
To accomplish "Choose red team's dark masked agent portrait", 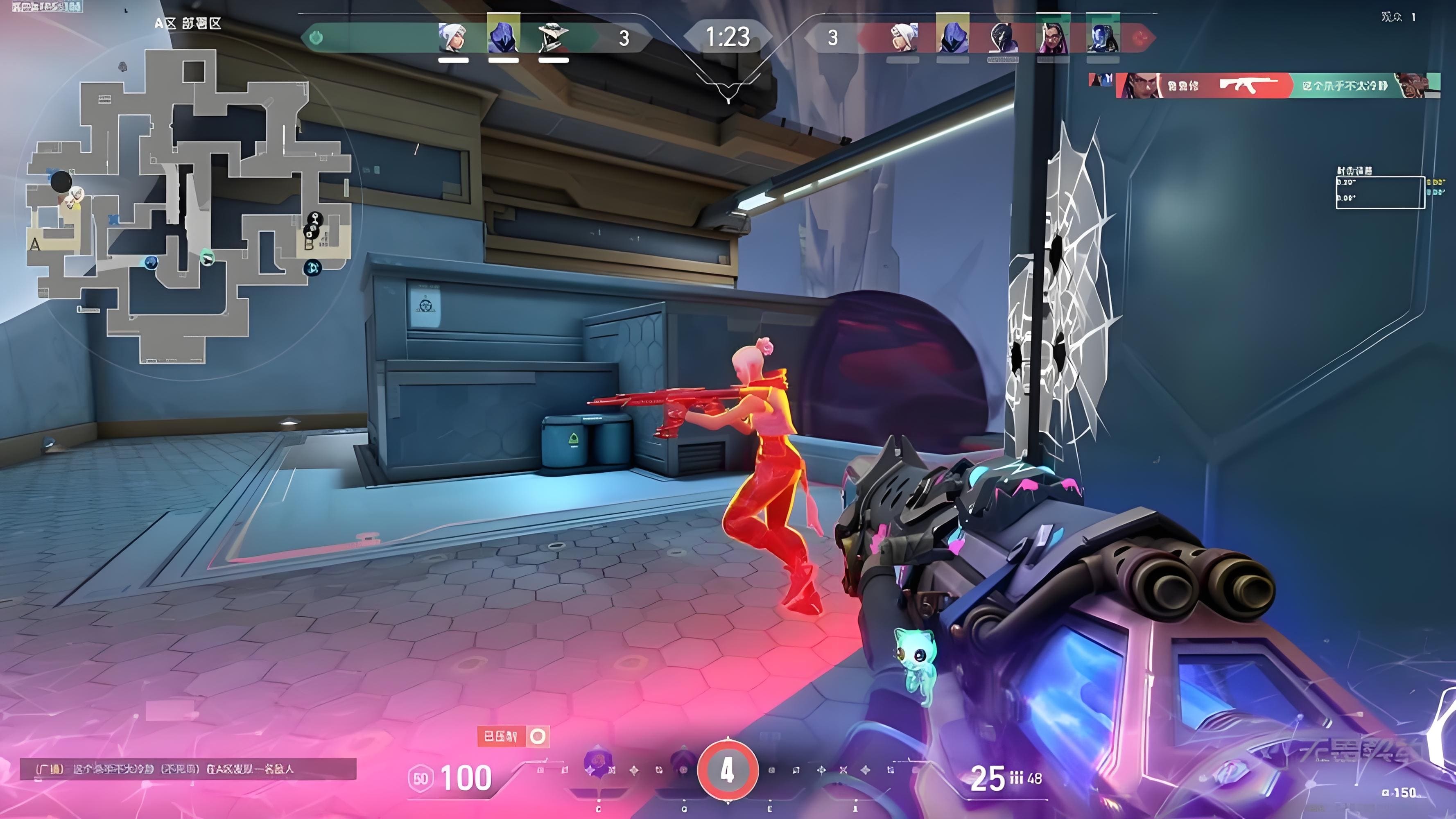I will tap(1002, 37).
